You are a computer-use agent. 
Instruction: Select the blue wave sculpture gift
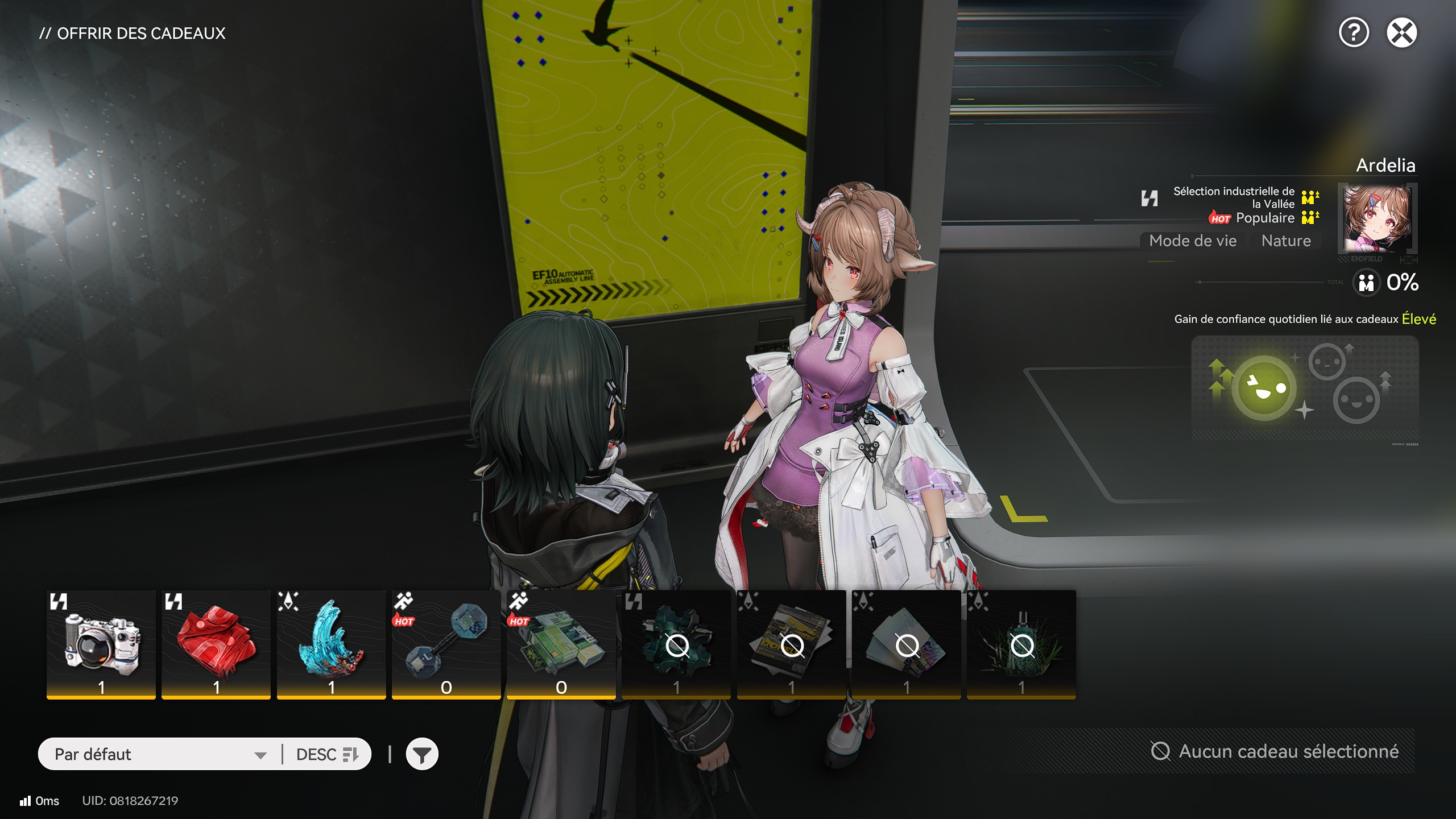point(331,643)
